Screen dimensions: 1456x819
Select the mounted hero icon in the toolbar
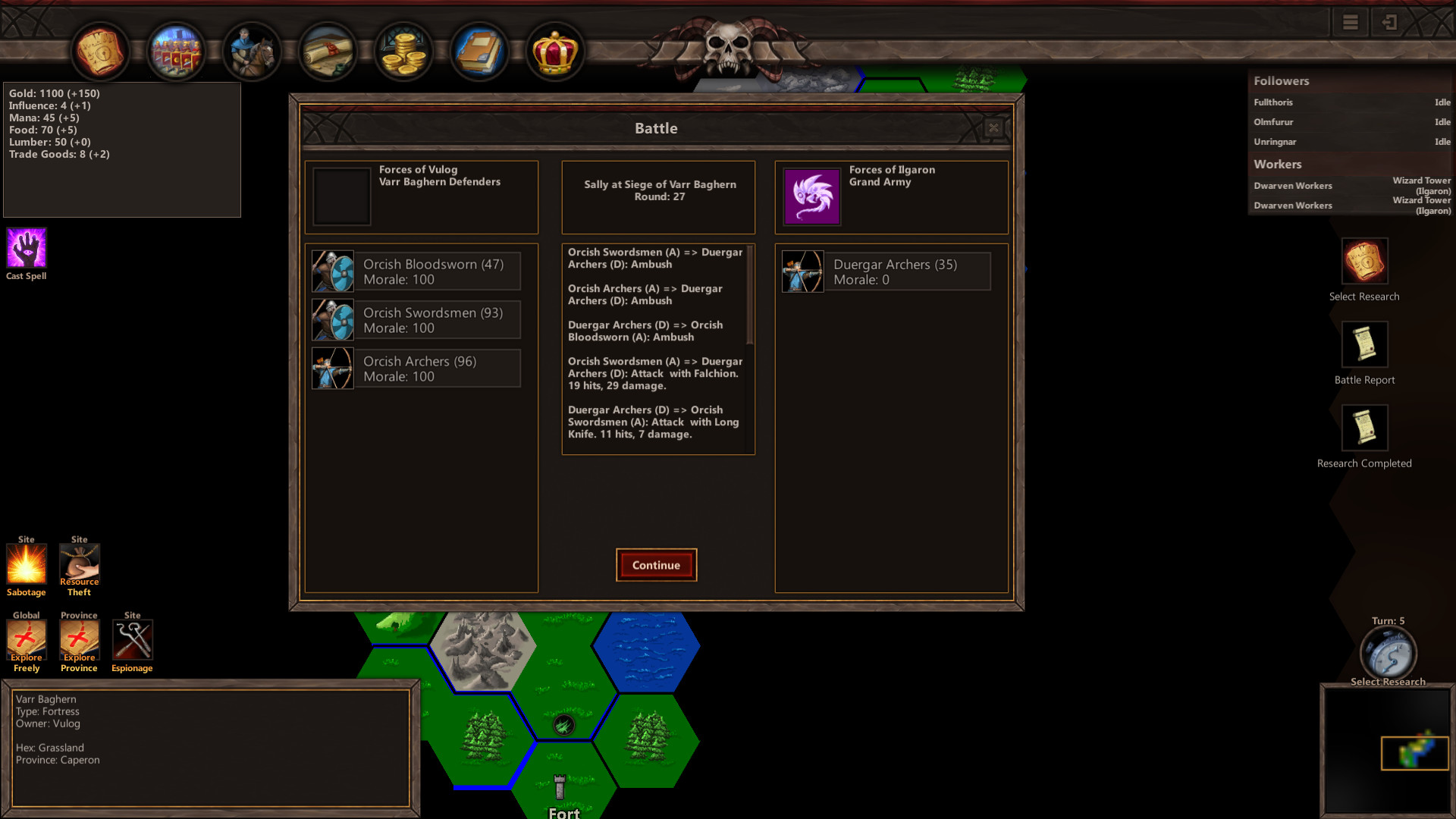click(252, 51)
